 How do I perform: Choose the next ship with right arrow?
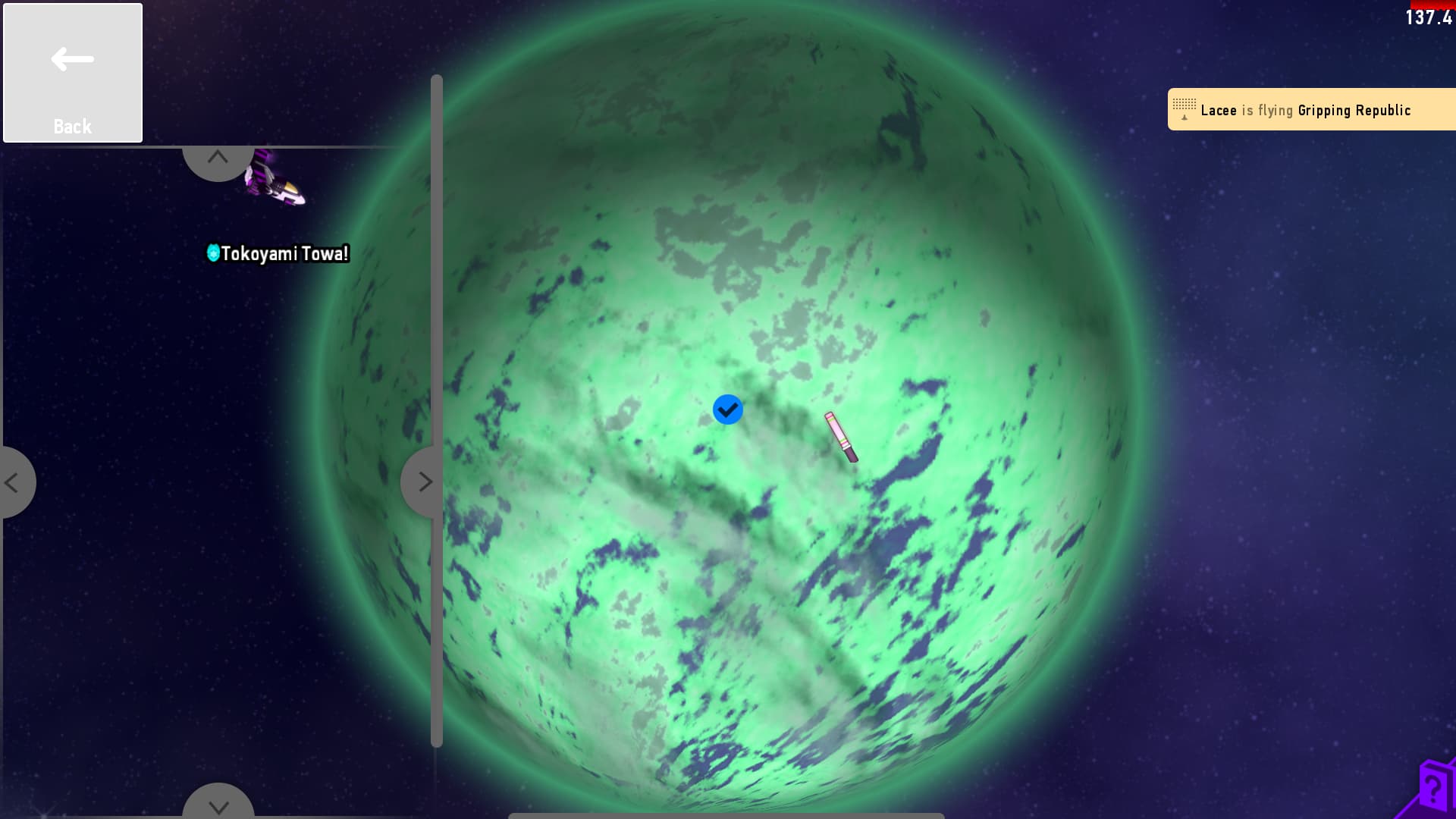coord(422,482)
